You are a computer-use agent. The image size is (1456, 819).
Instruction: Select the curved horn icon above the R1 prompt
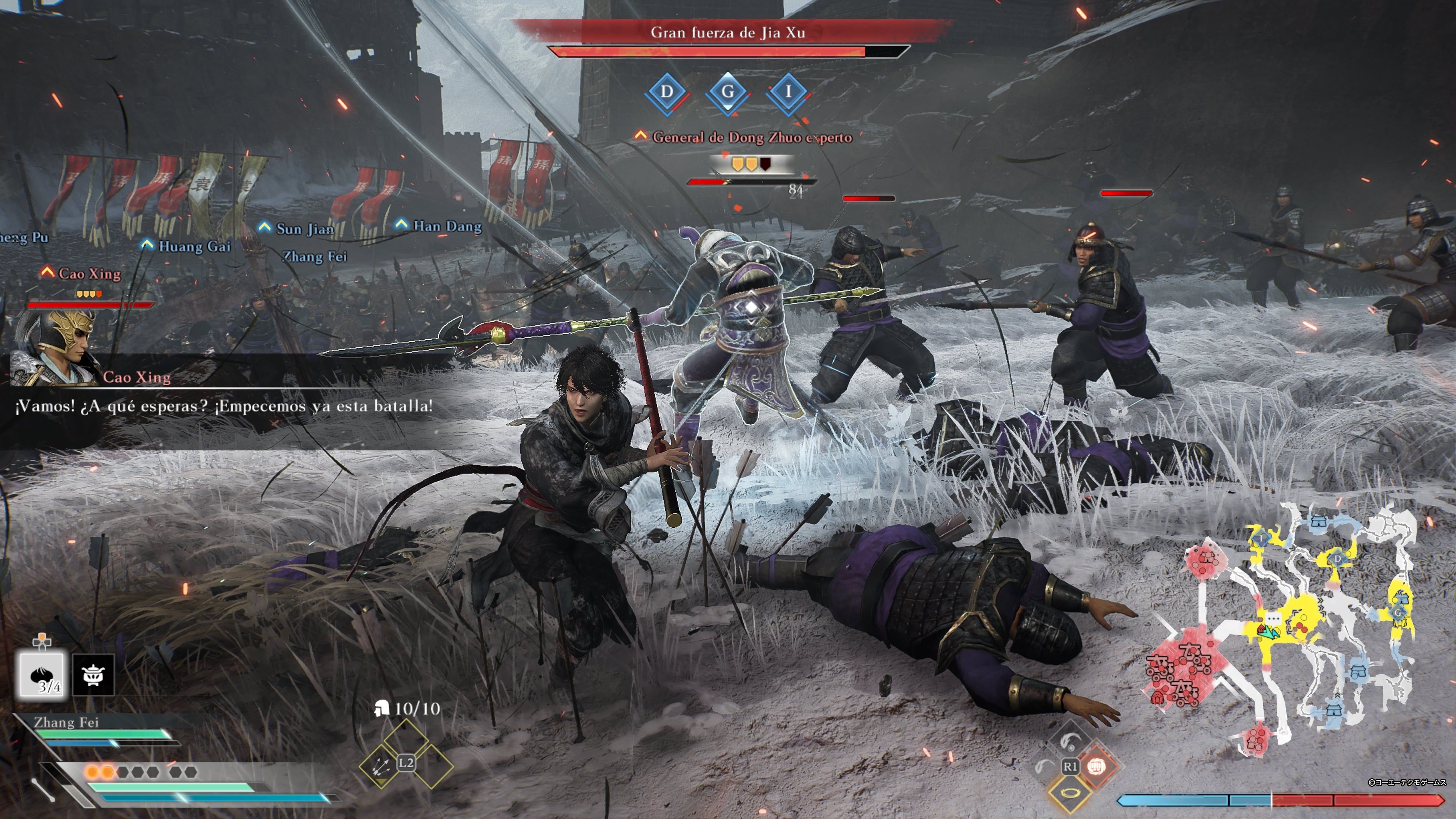point(1070,741)
